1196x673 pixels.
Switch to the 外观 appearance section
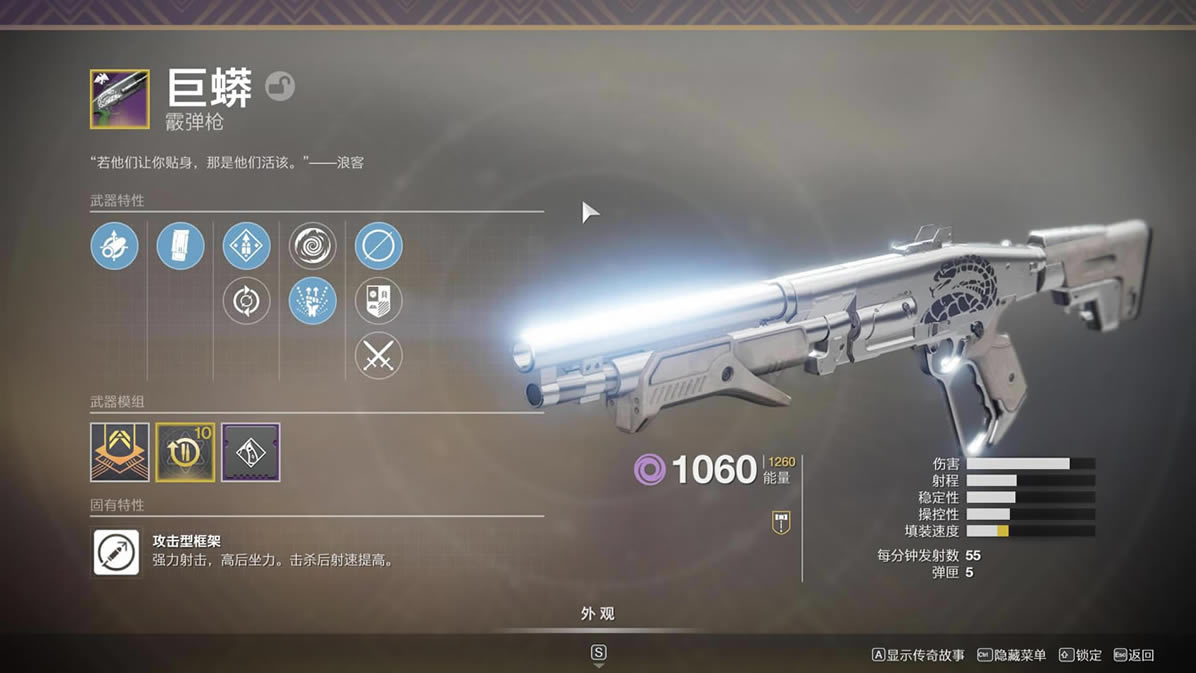point(597,614)
